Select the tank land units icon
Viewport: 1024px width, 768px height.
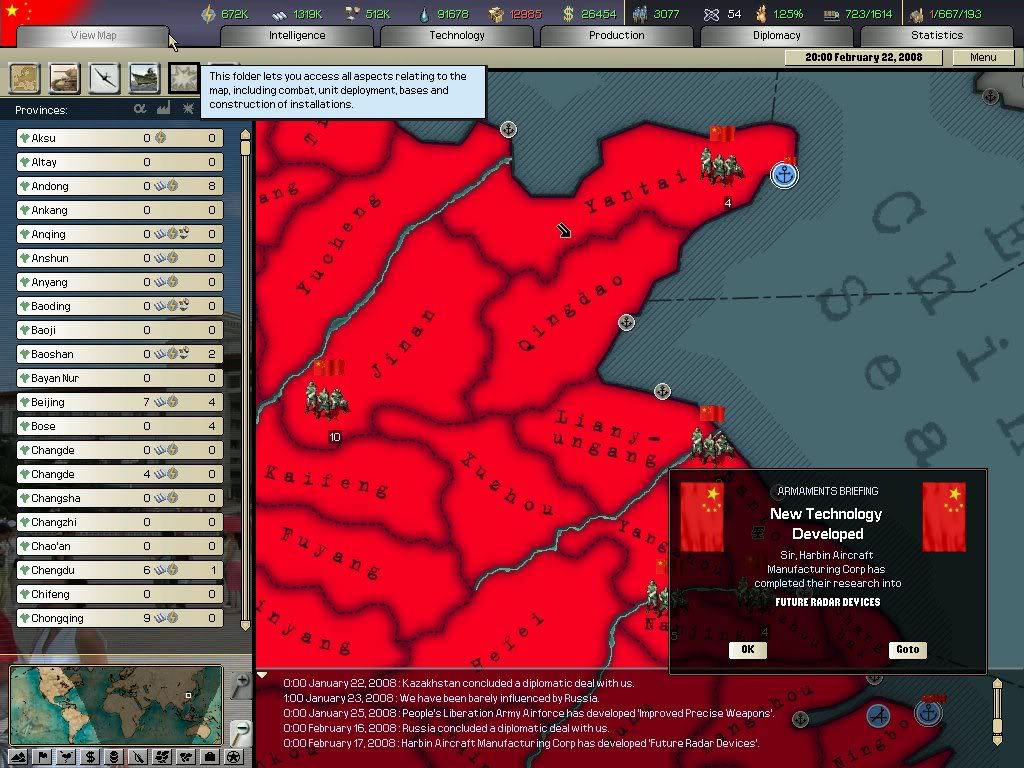[x=65, y=78]
